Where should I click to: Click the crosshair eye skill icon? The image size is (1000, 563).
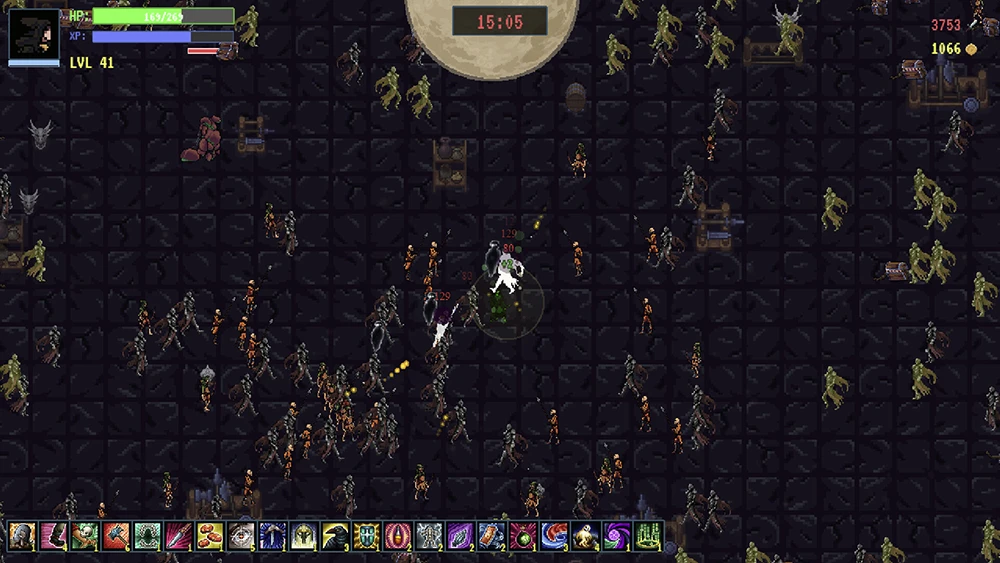click(x=241, y=536)
